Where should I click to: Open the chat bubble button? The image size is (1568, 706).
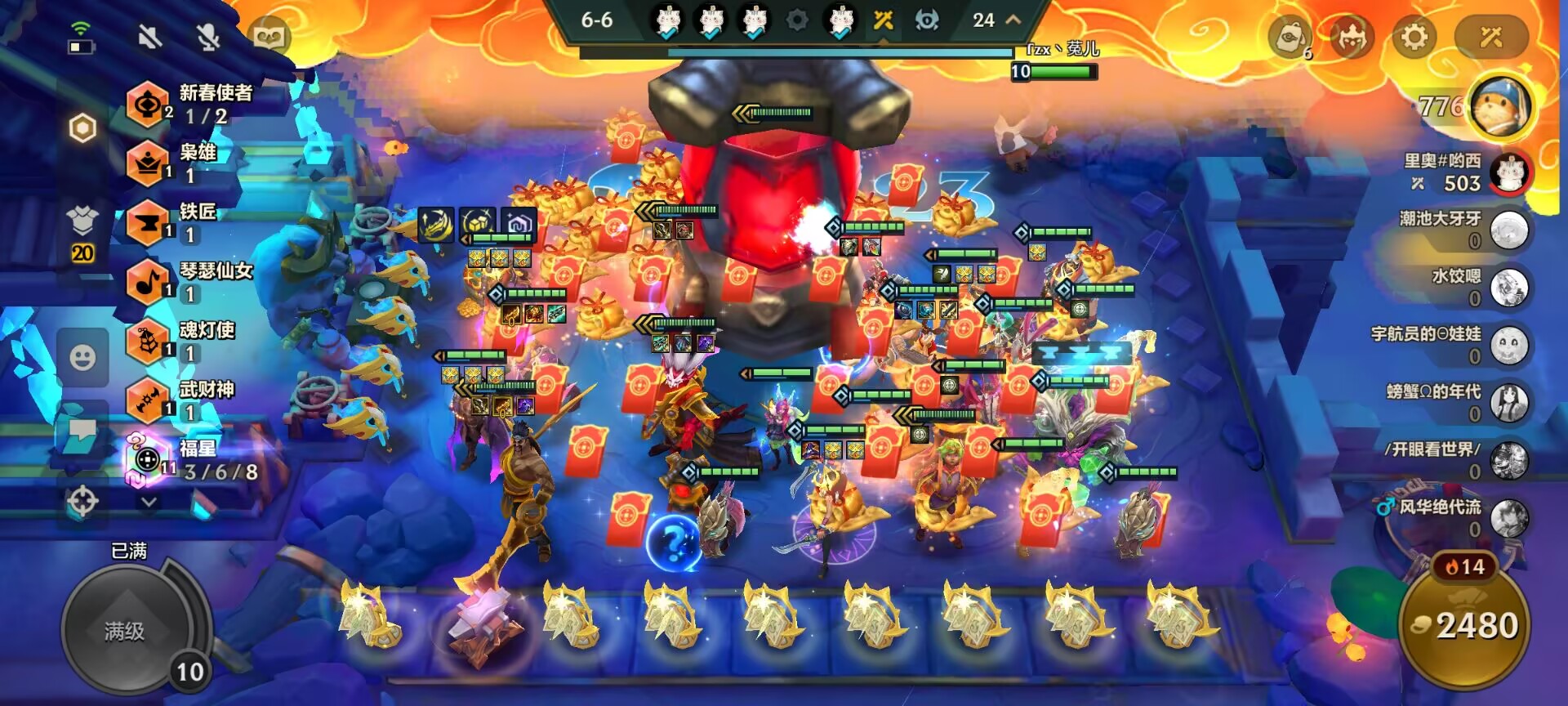[82, 431]
